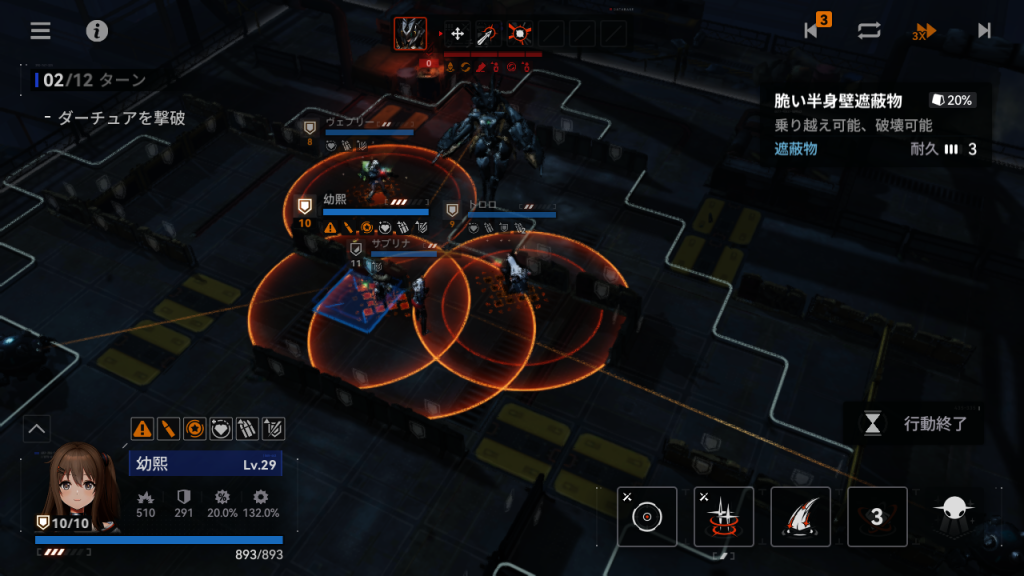View the boss's move action icon
Viewport: 1024px width, 576px height.
click(x=457, y=33)
